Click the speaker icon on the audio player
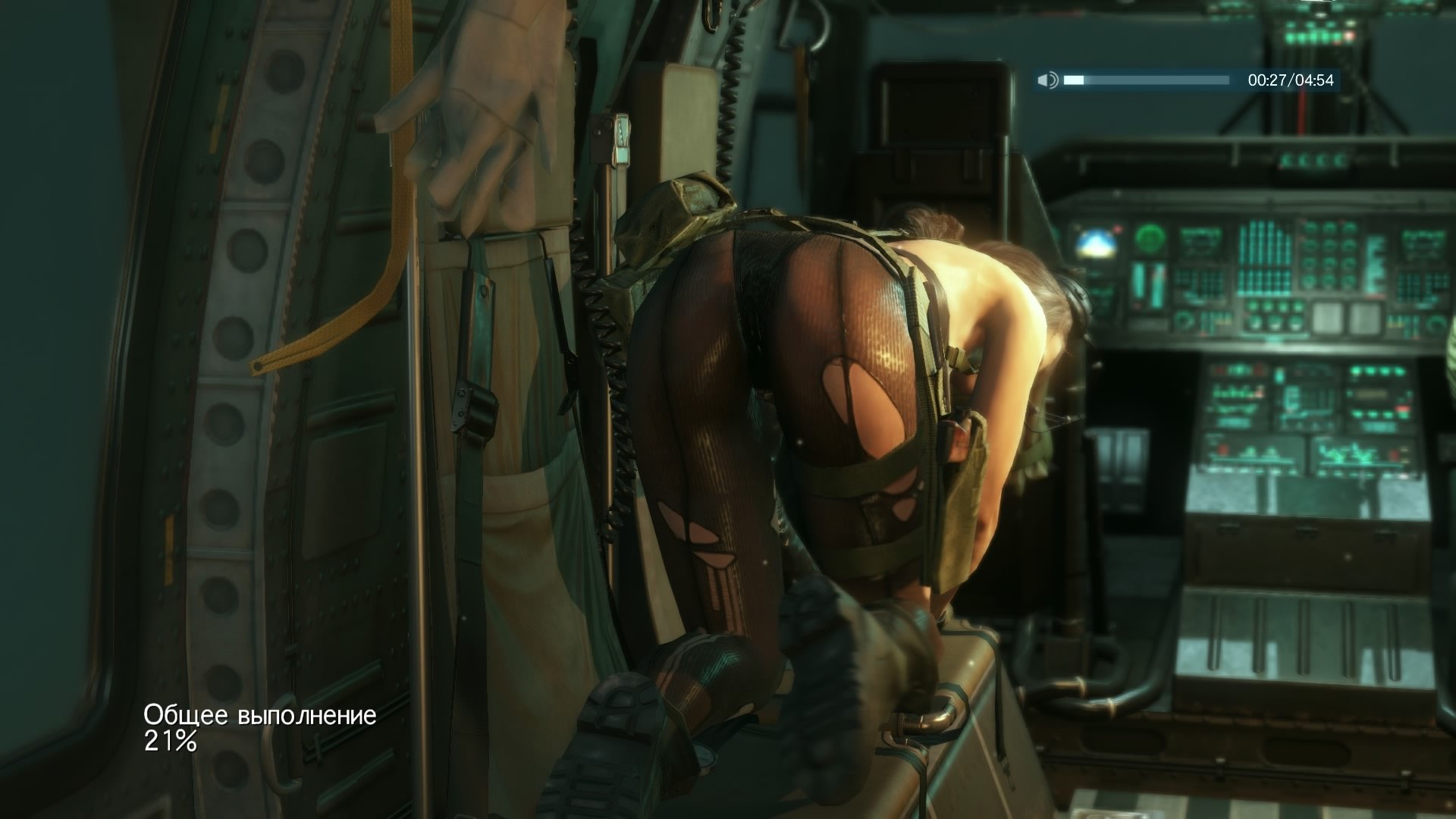Image resolution: width=1456 pixels, height=819 pixels. [1047, 80]
